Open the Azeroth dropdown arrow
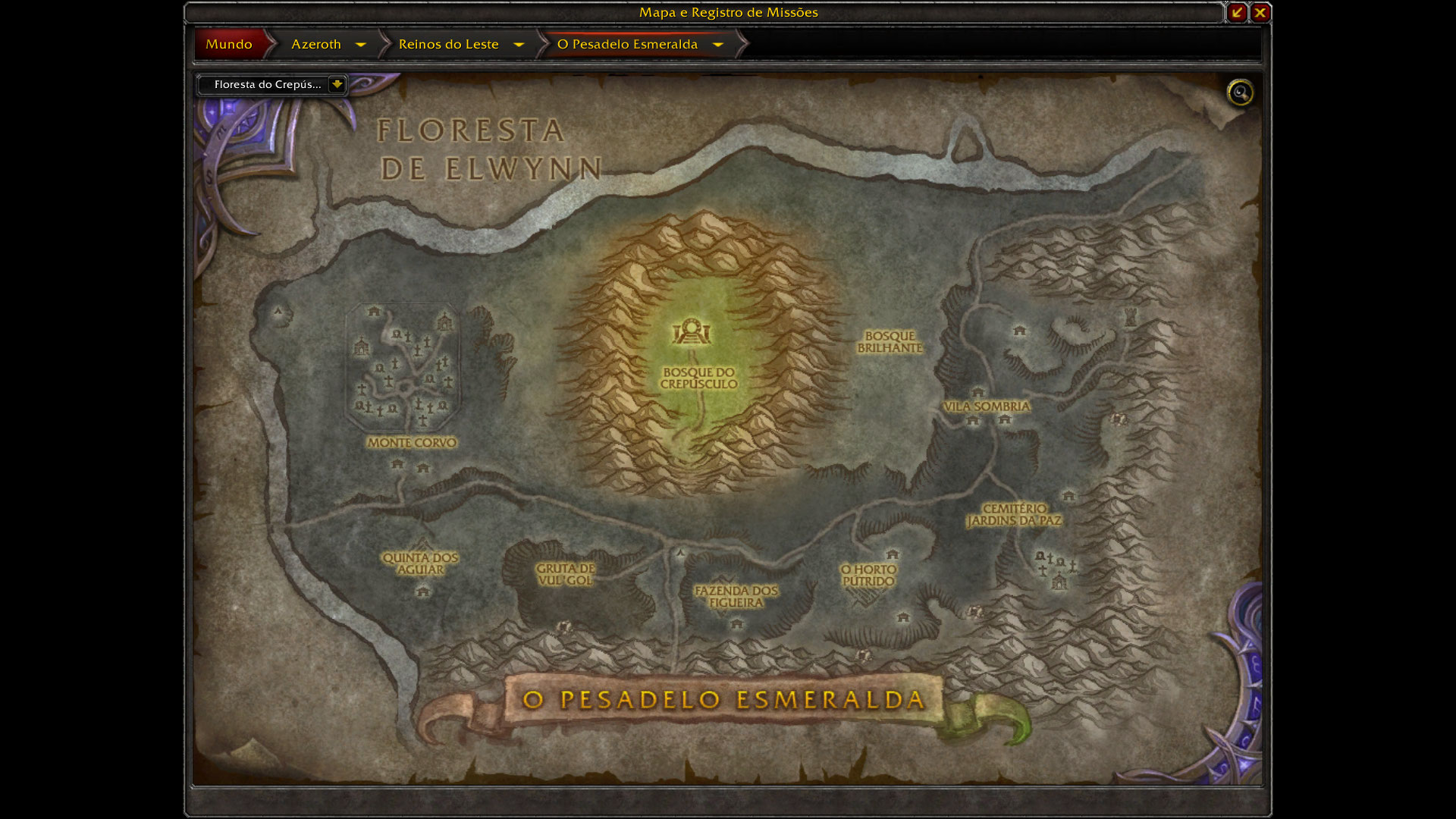The width and height of the screenshot is (1456, 819). point(361,45)
